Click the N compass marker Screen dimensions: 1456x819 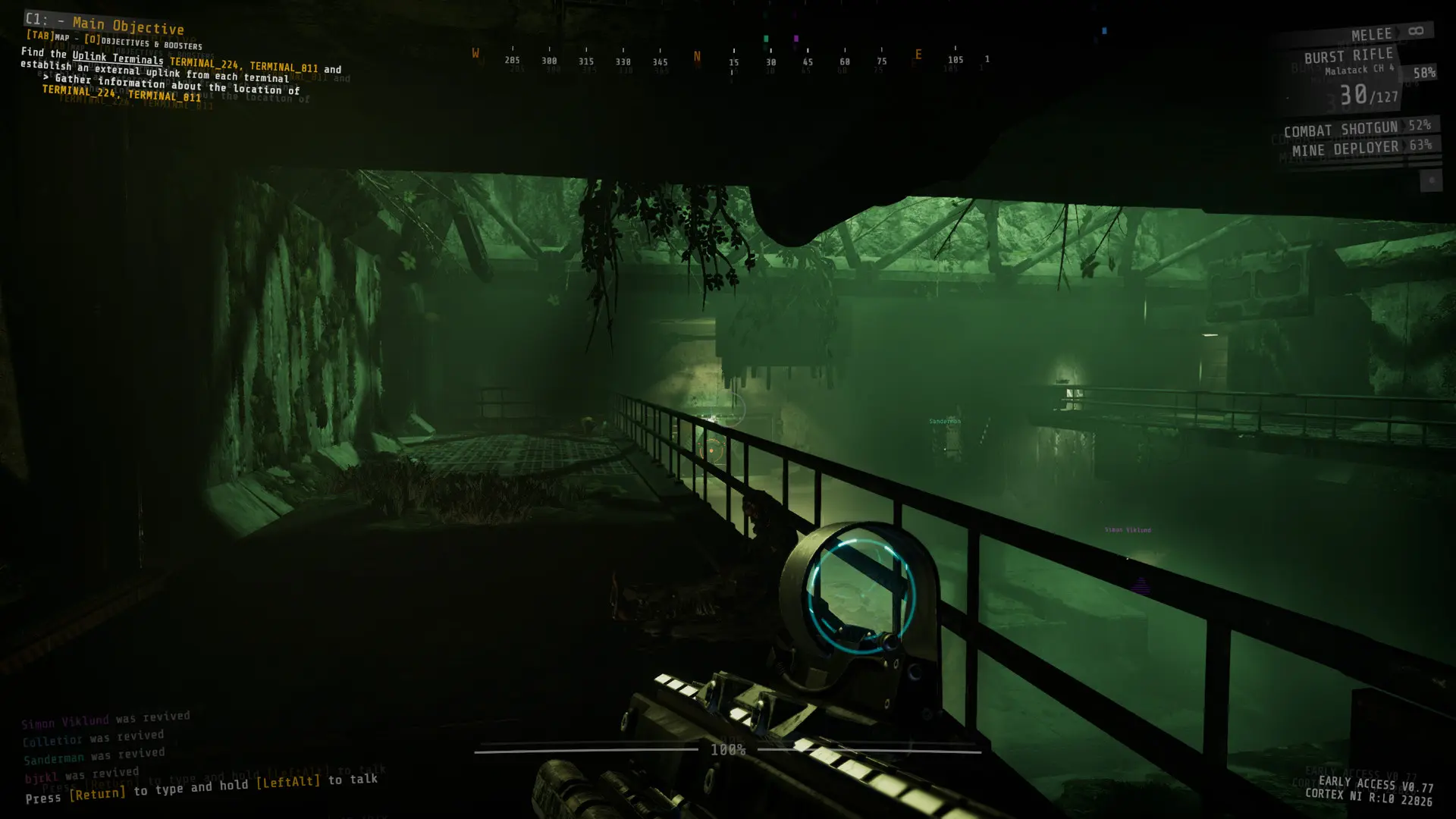pyautogui.click(x=696, y=55)
